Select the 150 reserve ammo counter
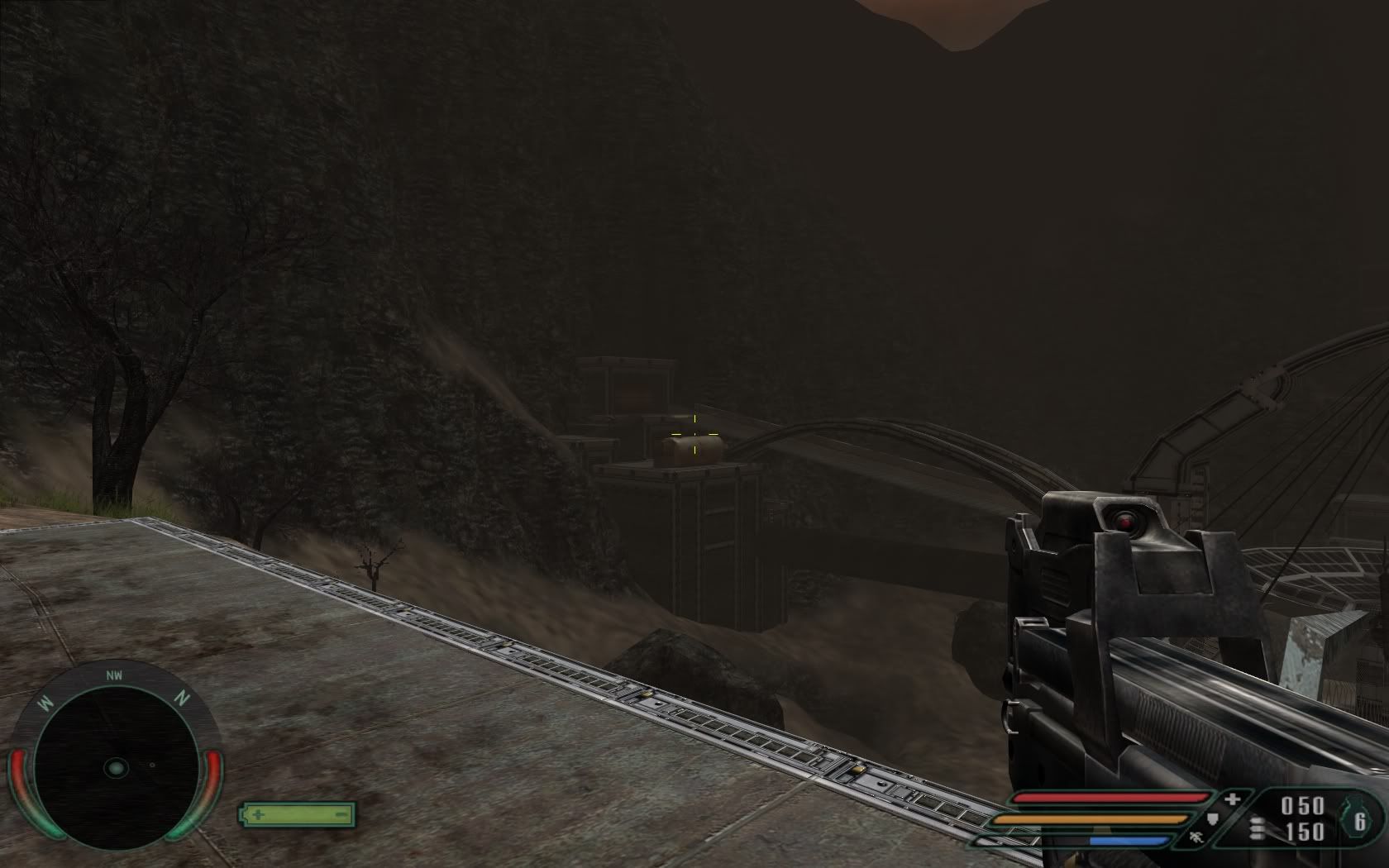Viewport: 1389px width, 868px height. (1305, 830)
